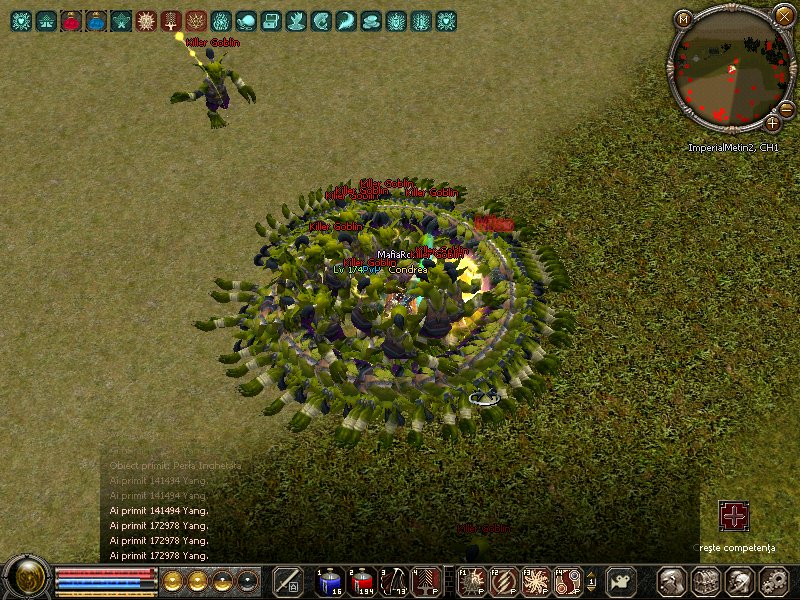Click the heart buff icon at far left

[21, 19]
